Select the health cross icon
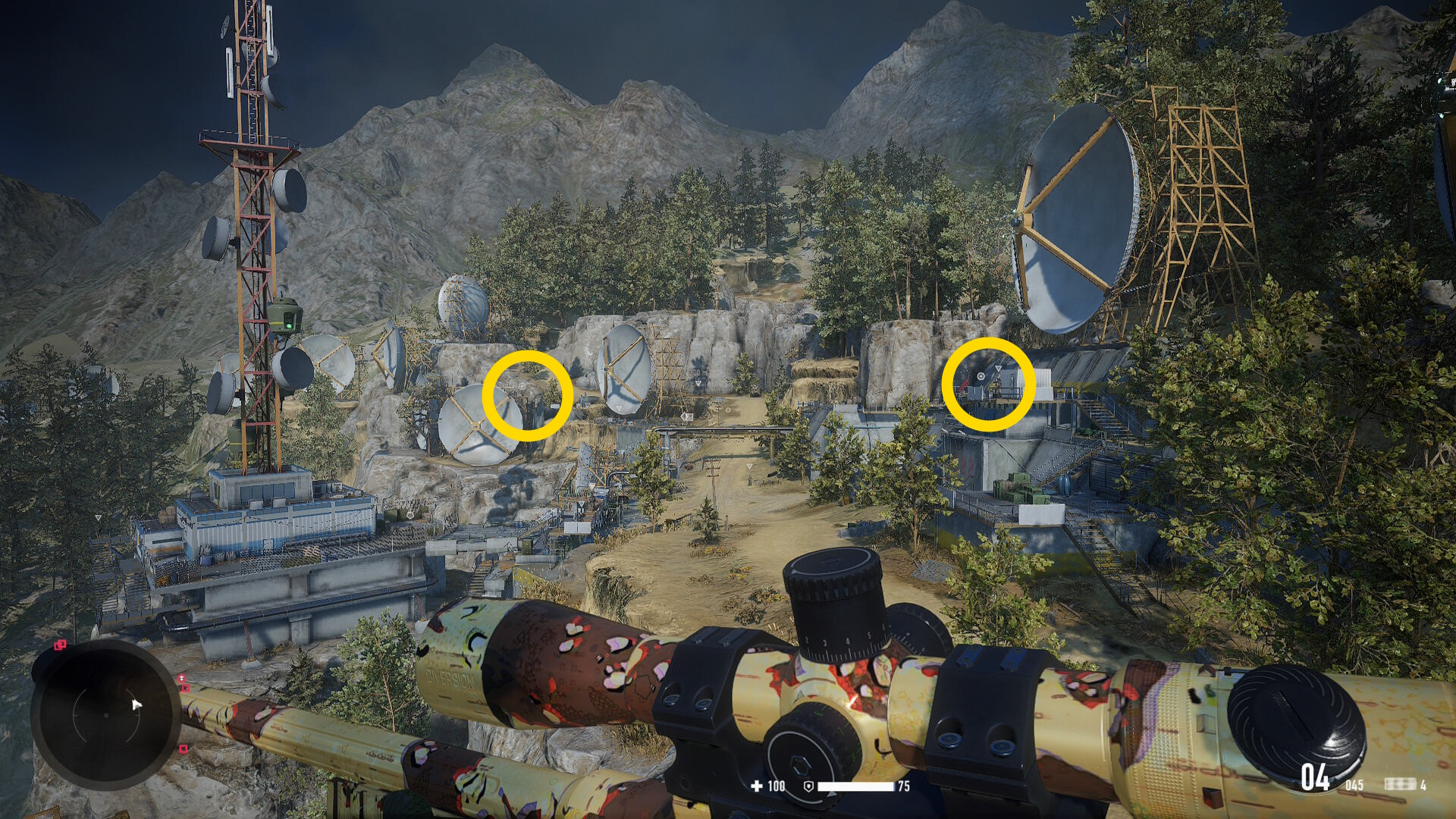Viewport: 1456px width, 819px height. (x=756, y=786)
